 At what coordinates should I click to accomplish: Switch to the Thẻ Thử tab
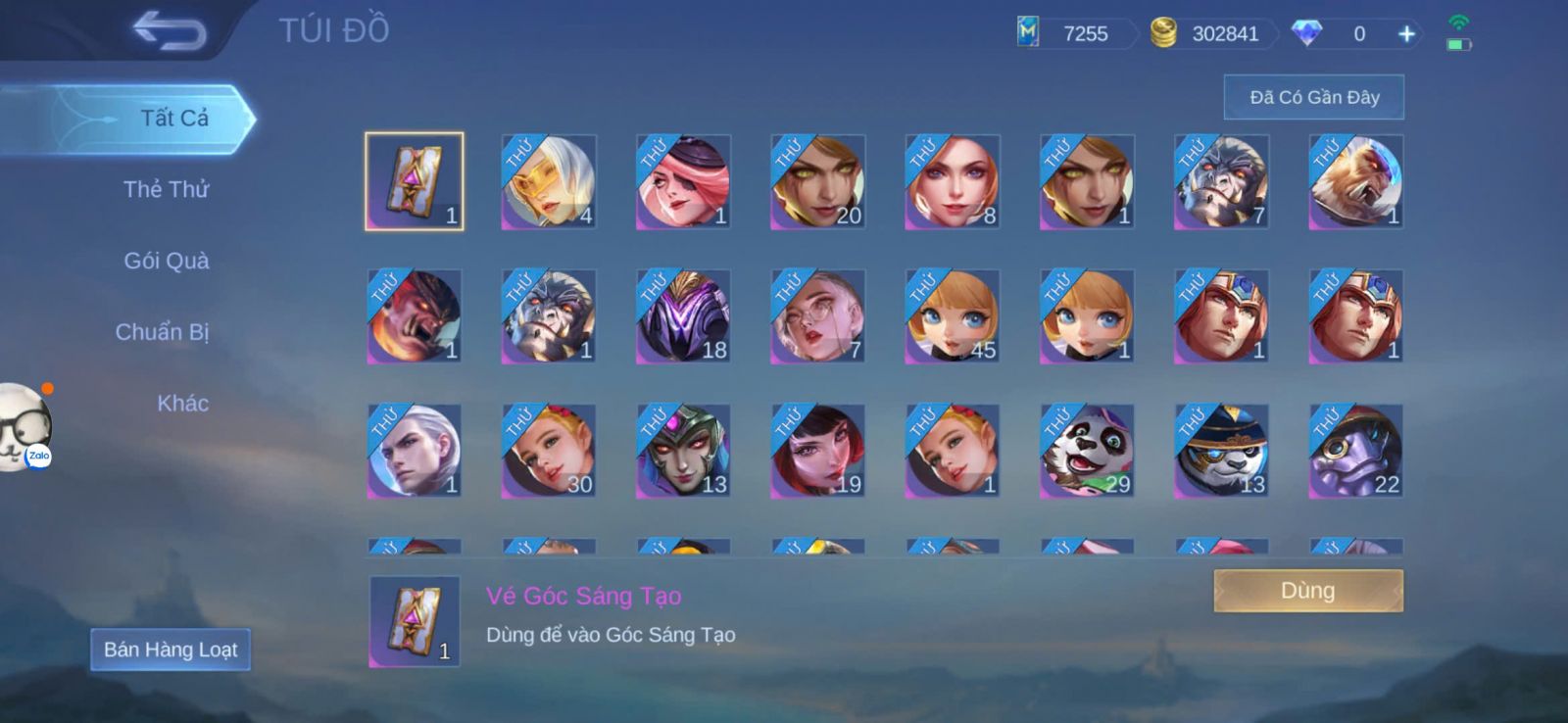[166, 189]
